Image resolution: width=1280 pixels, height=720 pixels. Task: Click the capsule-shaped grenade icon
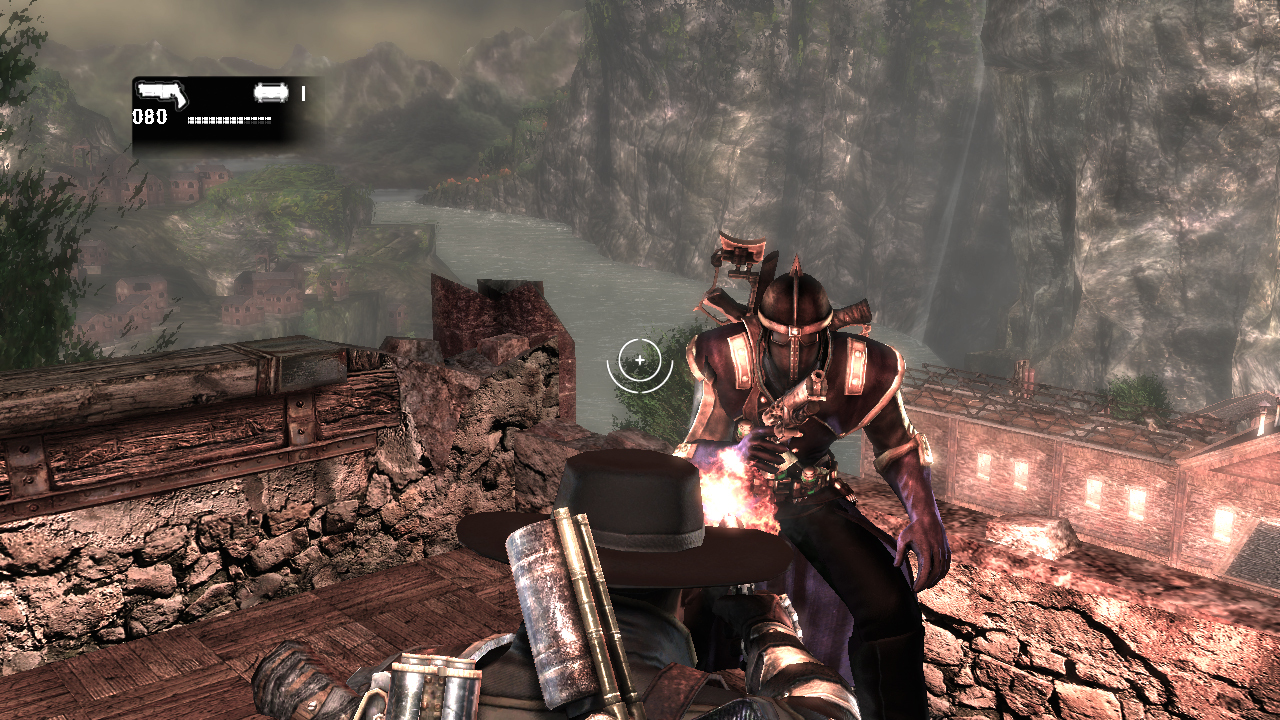tap(271, 93)
